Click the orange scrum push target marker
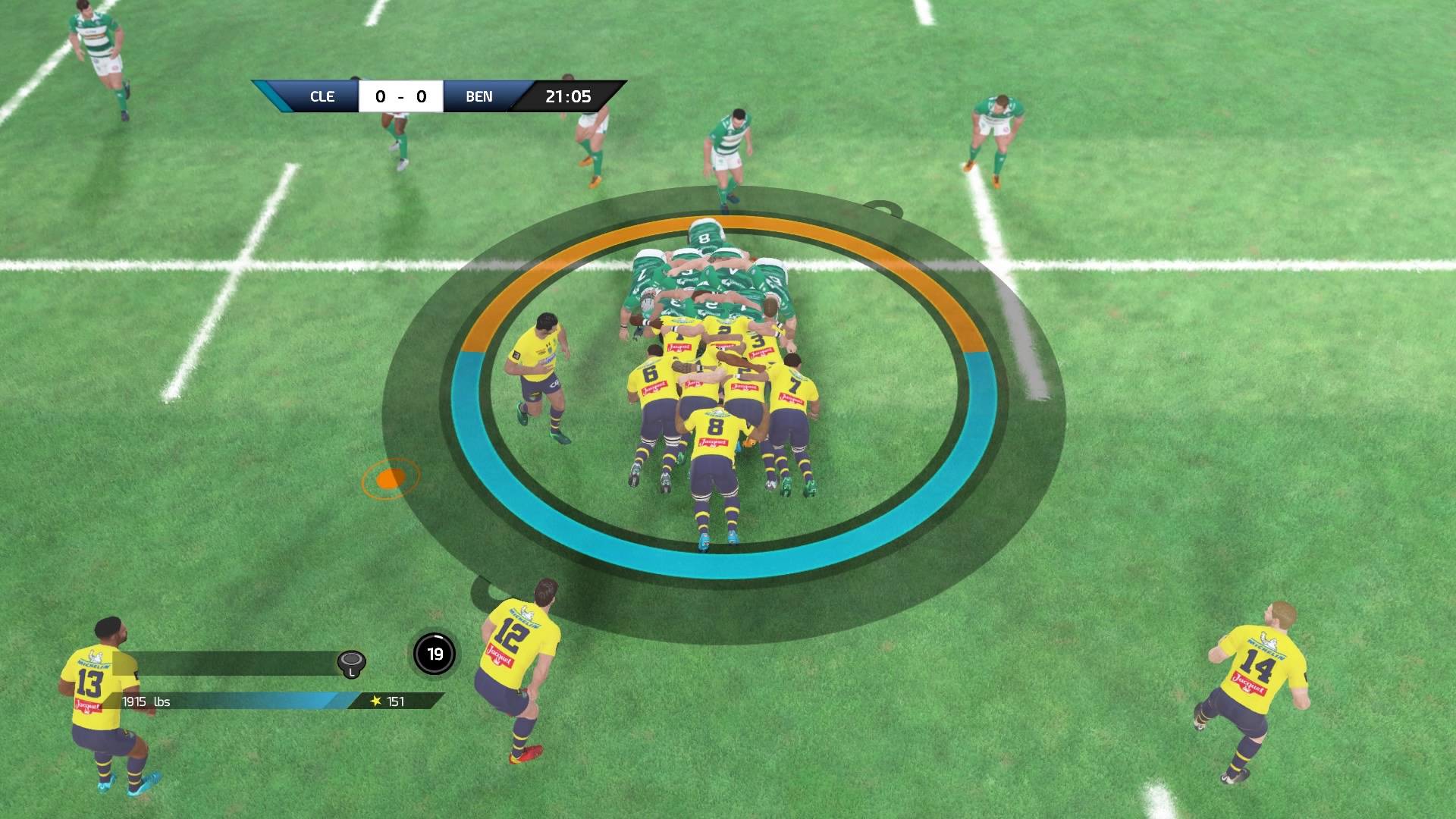Screen dimensions: 1456x819 [391, 479]
